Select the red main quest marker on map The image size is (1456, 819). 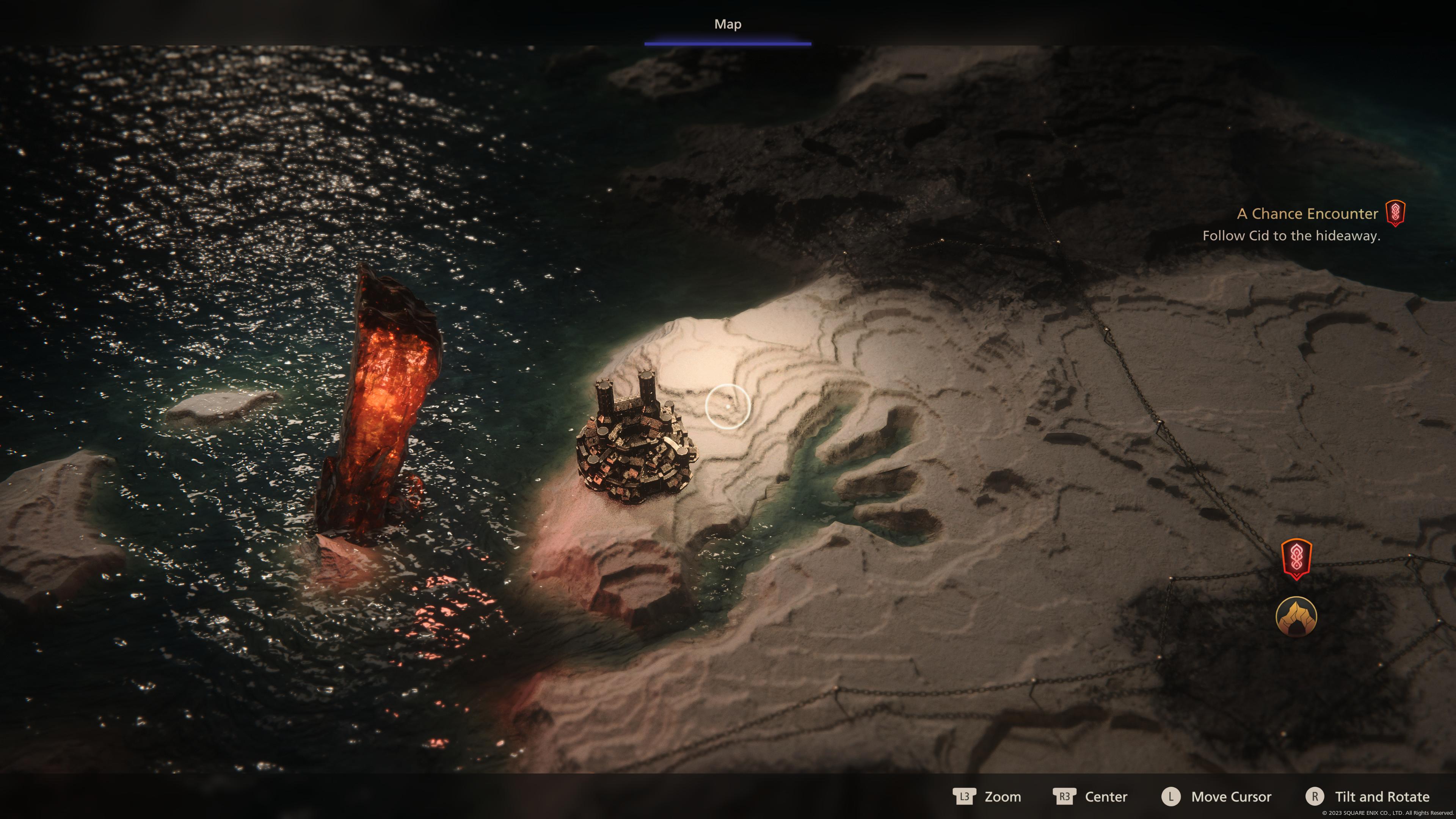point(1296,559)
